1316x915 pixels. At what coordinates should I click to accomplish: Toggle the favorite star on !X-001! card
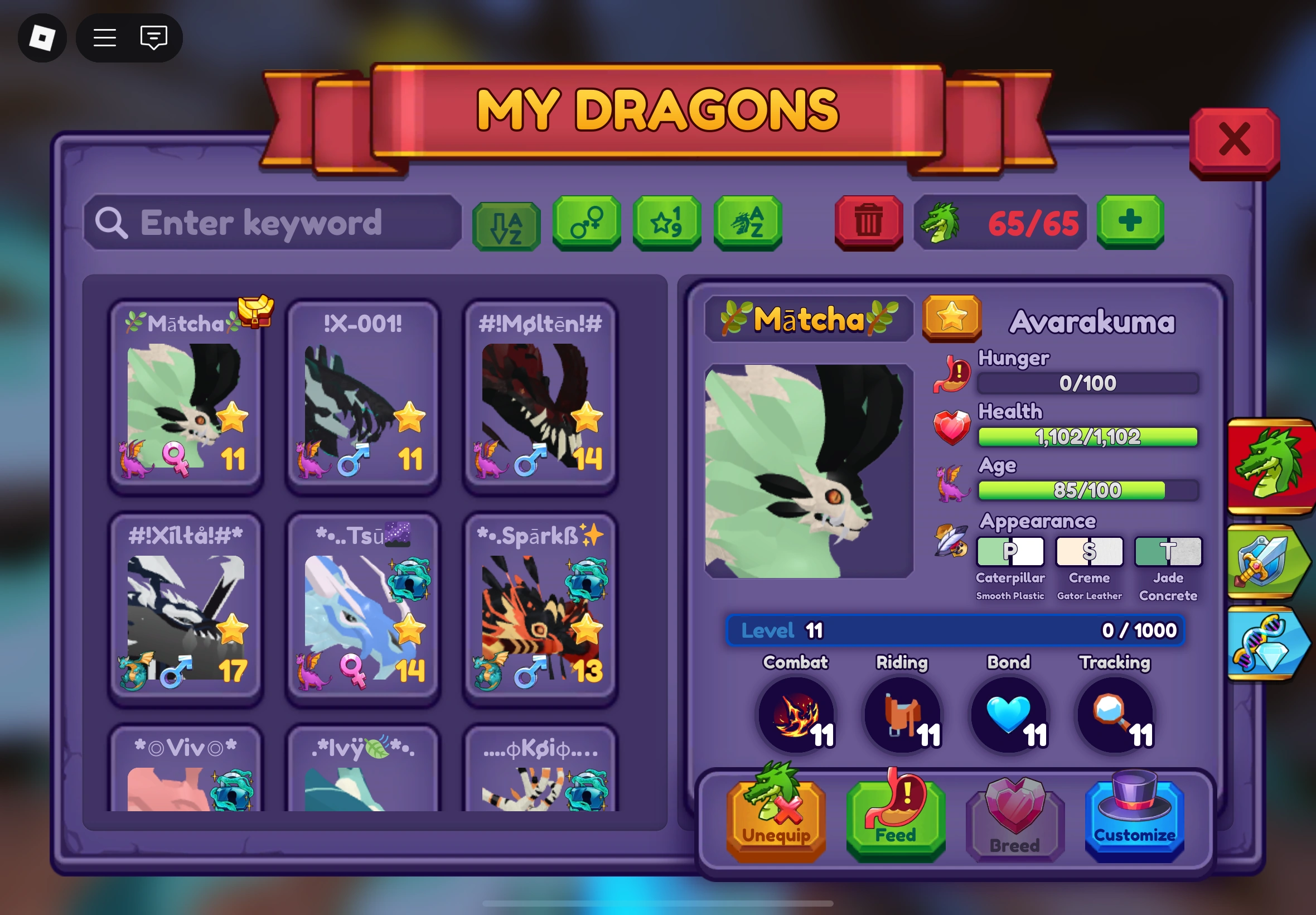click(410, 418)
